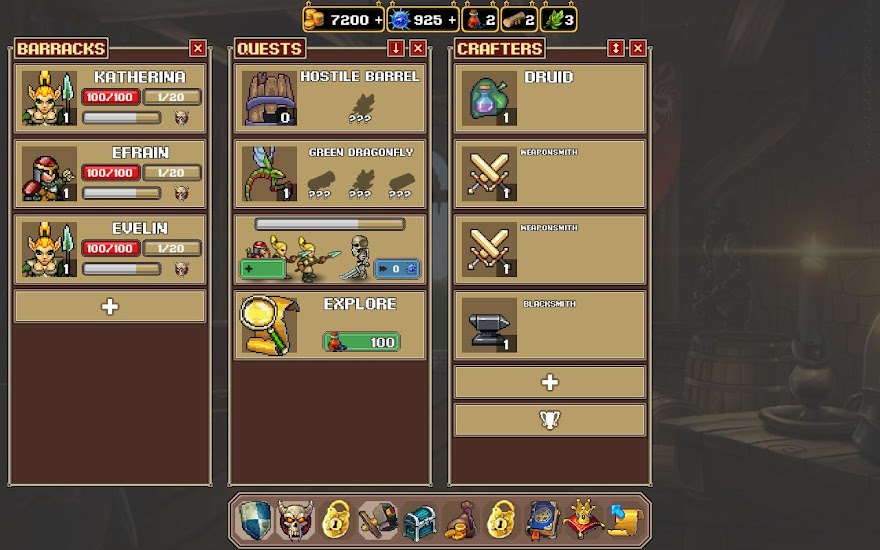Select hero Katherina in the Barracks
This screenshot has width=880, height=550.
110,98
